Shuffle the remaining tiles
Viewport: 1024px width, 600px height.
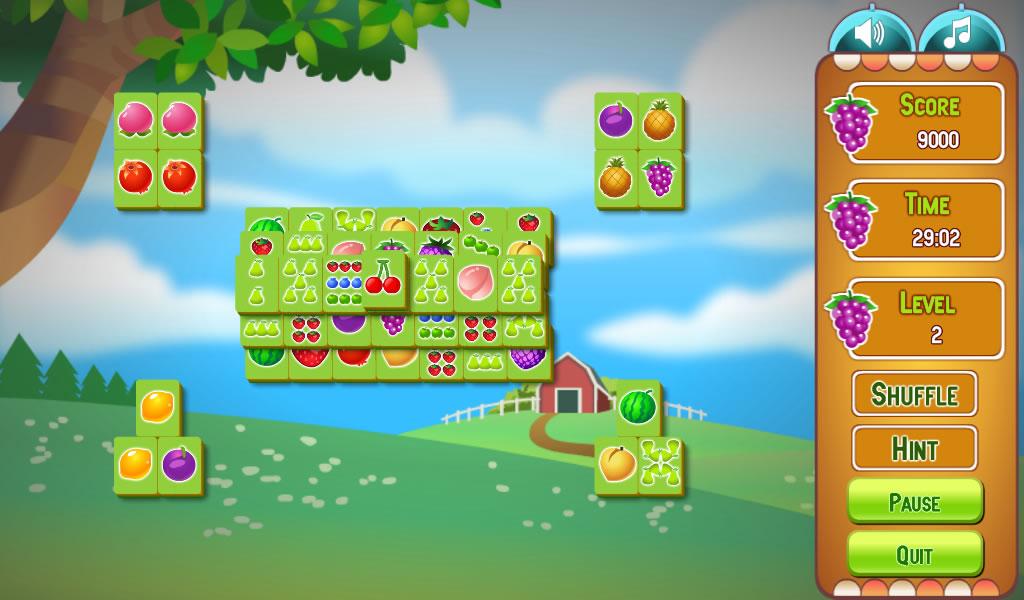914,394
